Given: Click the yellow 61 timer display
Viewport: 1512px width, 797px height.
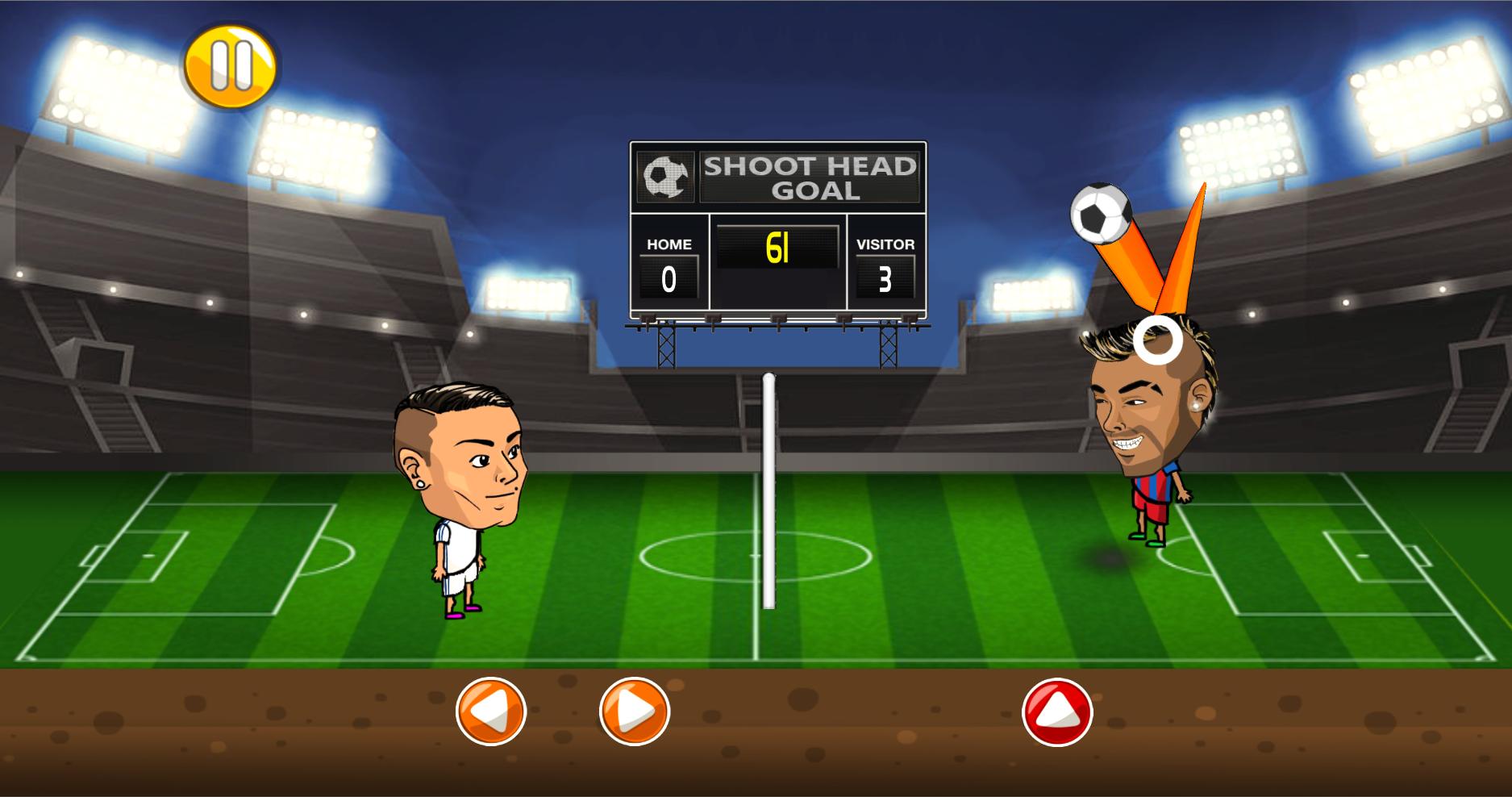Looking at the screenshot, I should coord(777,250).
